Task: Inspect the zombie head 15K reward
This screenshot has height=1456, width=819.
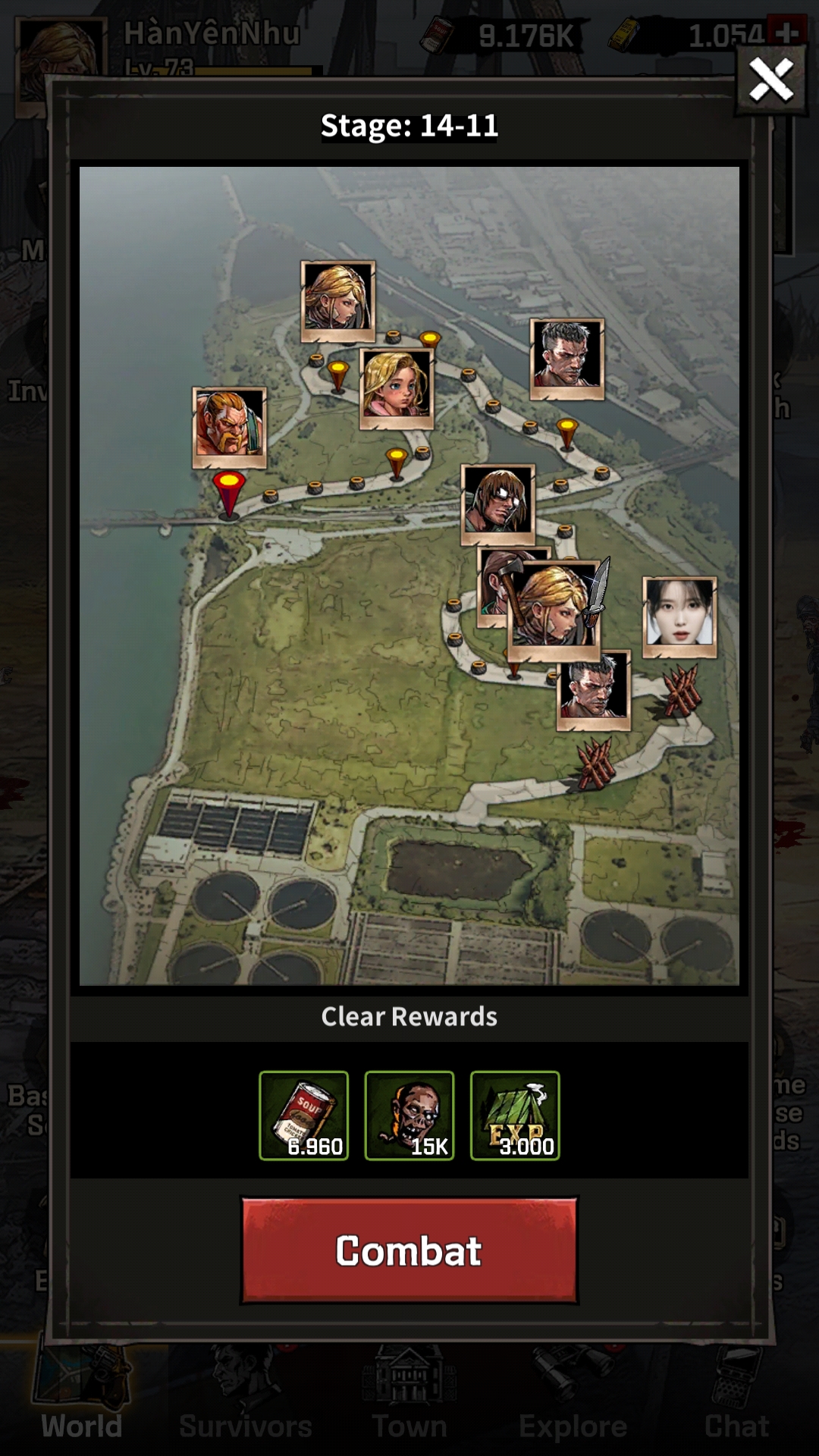Action: pos(409,1116)
